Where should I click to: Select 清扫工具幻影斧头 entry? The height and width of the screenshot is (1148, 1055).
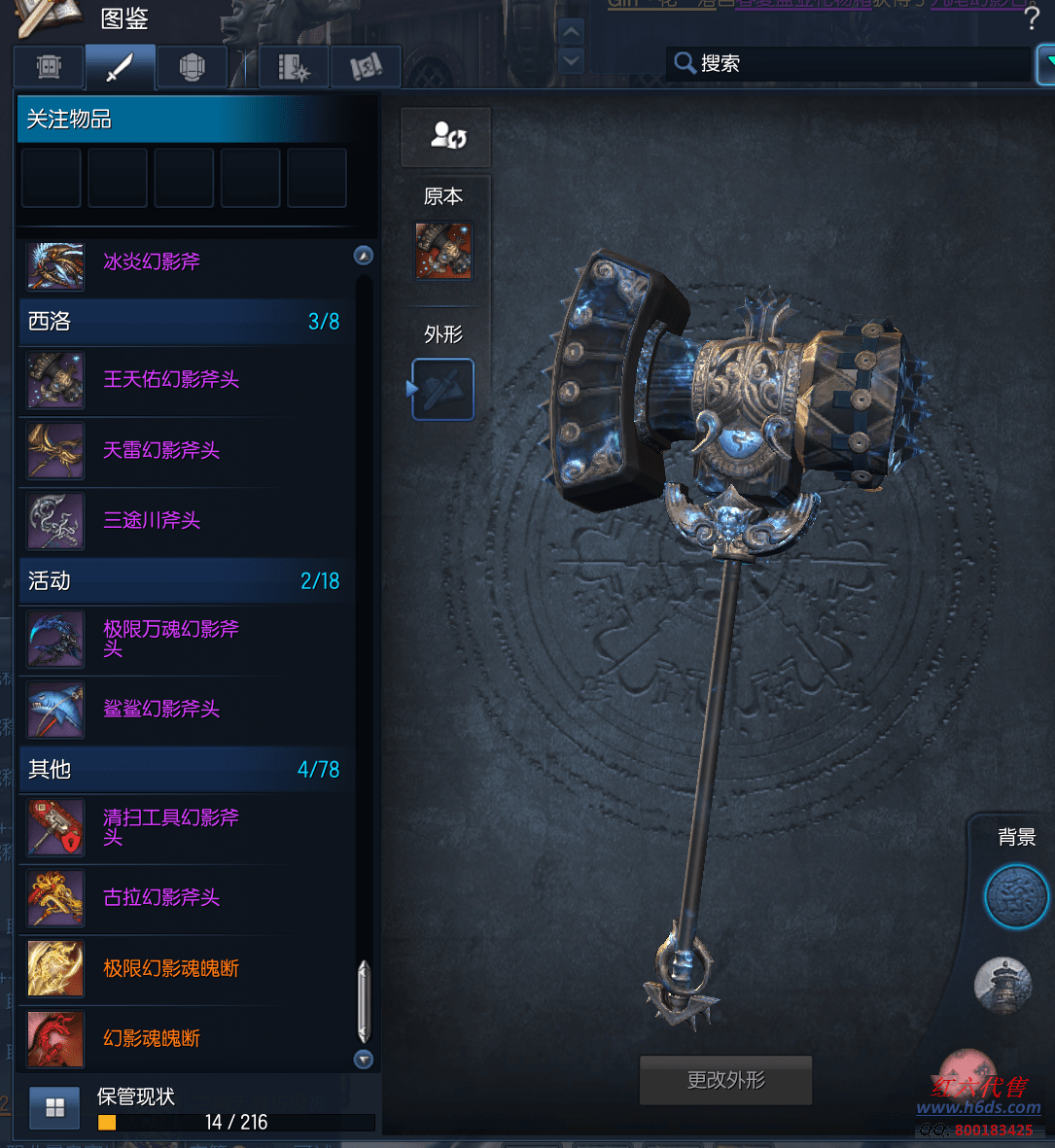[170, 827]
